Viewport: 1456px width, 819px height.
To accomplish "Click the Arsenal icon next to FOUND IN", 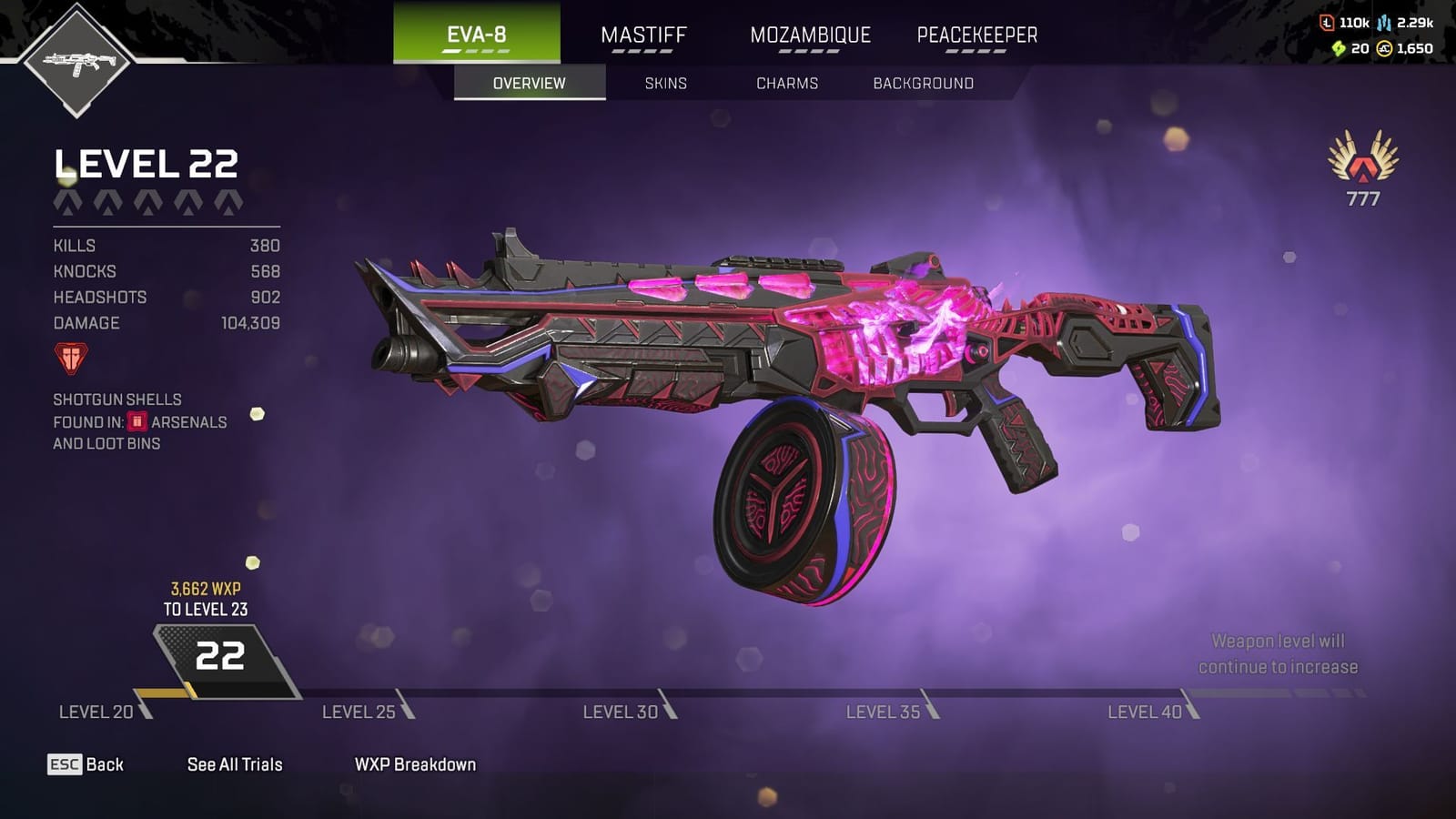I will [x=136, y=421].
